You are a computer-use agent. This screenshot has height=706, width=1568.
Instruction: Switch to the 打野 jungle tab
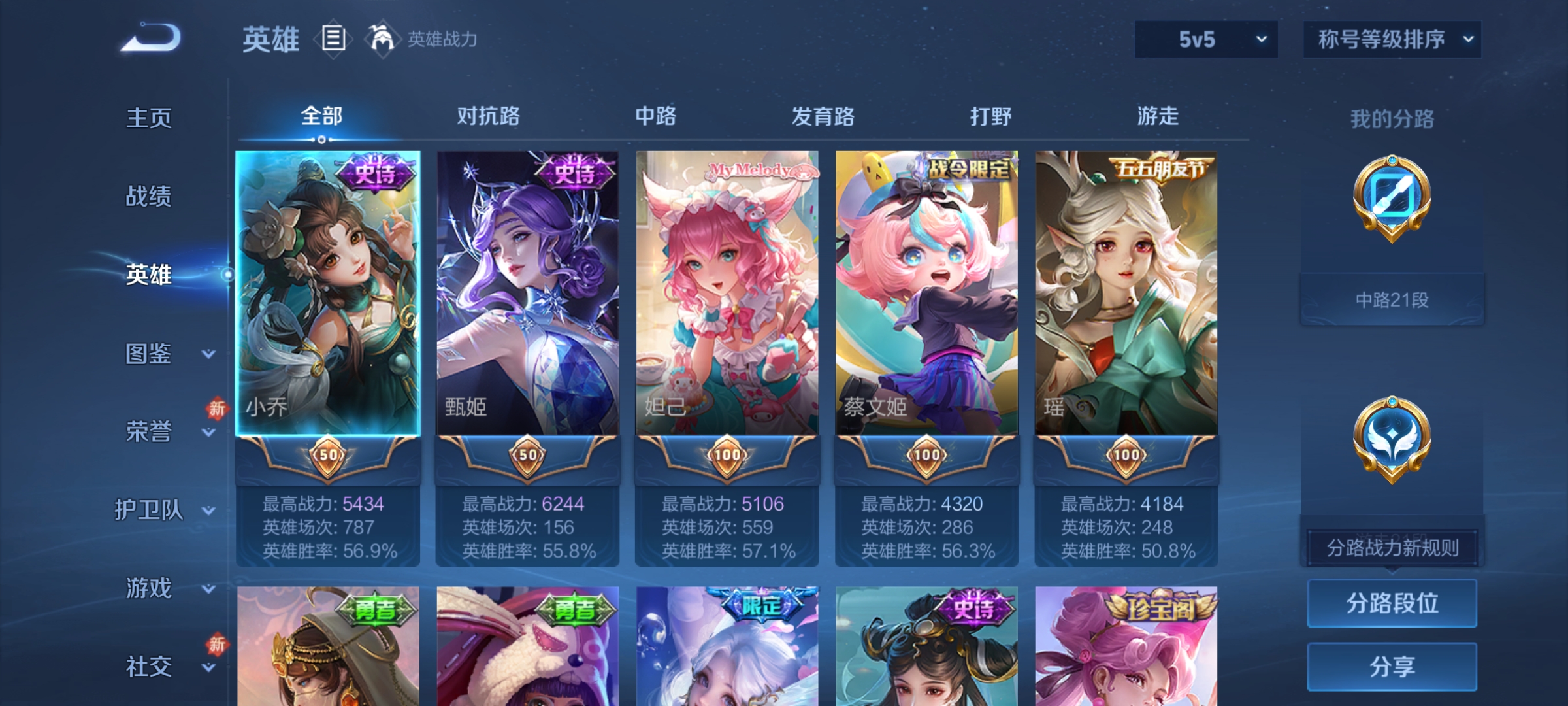click(991, 116)
